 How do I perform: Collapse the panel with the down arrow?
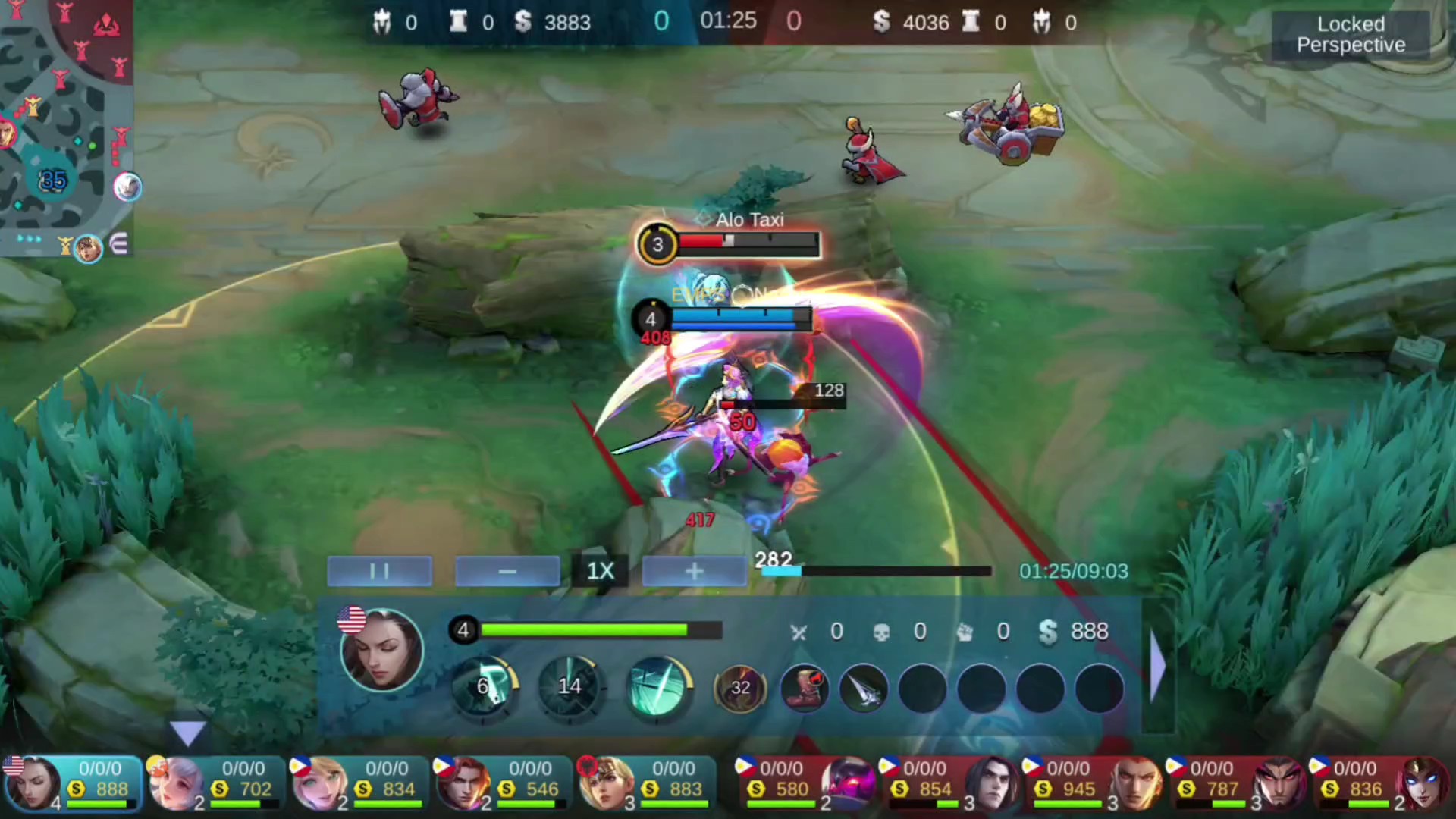(x=187, y=733)
